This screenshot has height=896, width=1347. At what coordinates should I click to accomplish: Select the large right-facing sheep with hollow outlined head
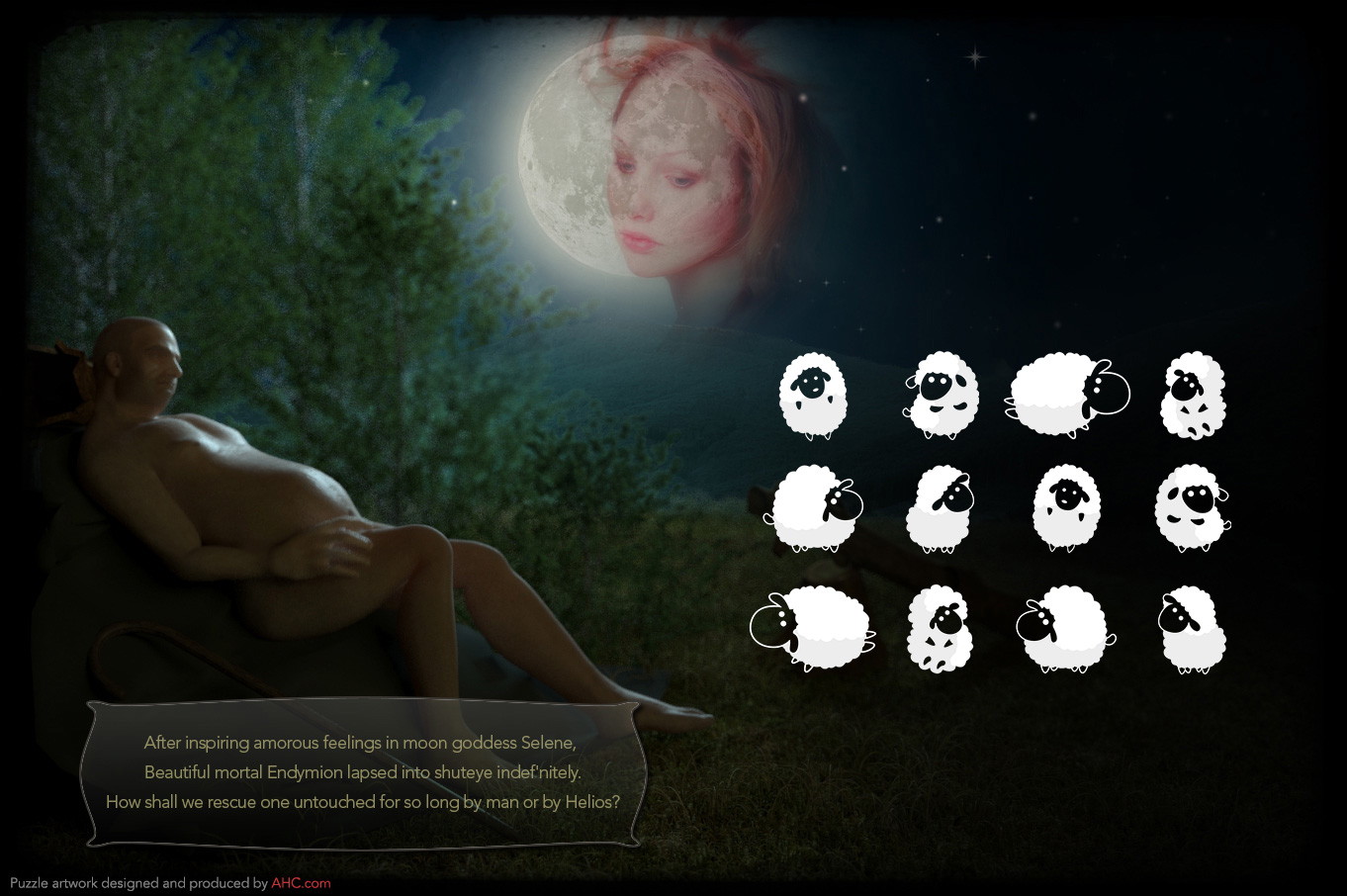pos(1066,396)
